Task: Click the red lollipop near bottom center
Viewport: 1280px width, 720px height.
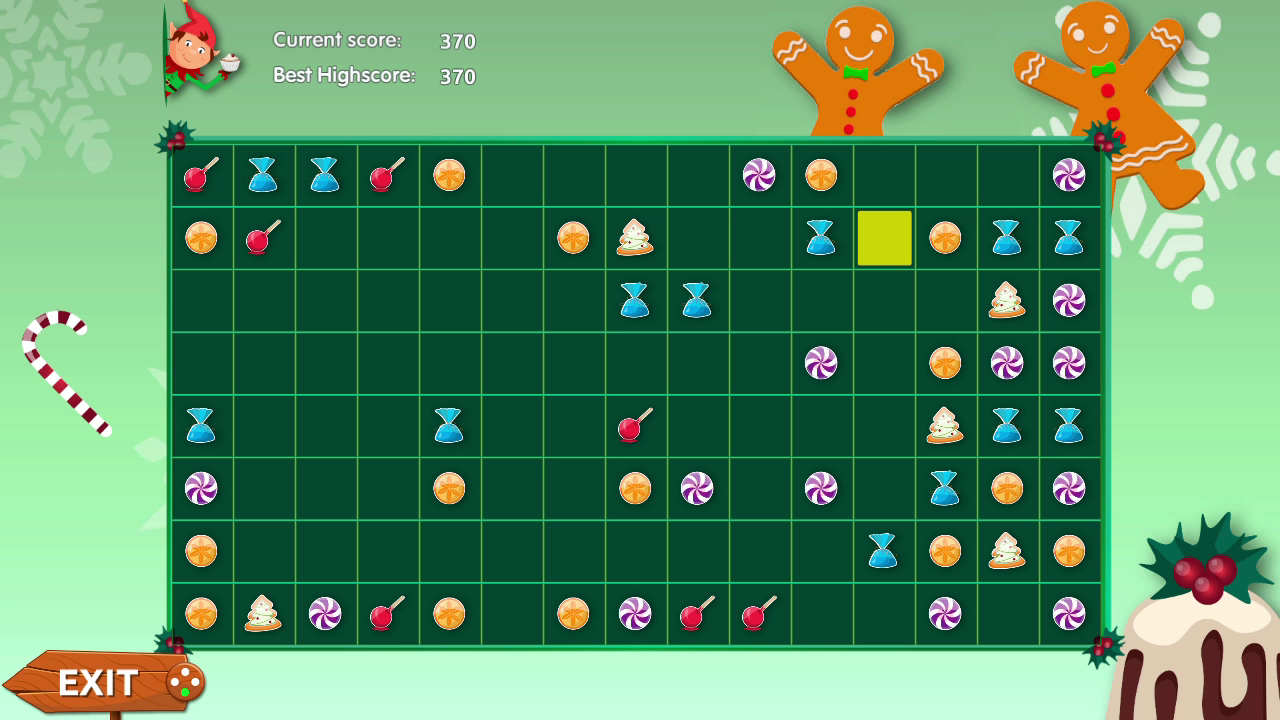Action: coord(697,613)
